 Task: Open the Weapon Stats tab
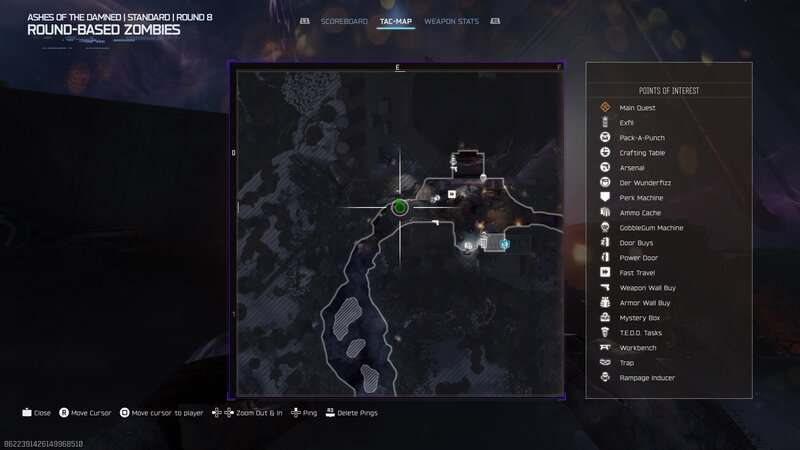pyautogui.click(x=449, y=20)
